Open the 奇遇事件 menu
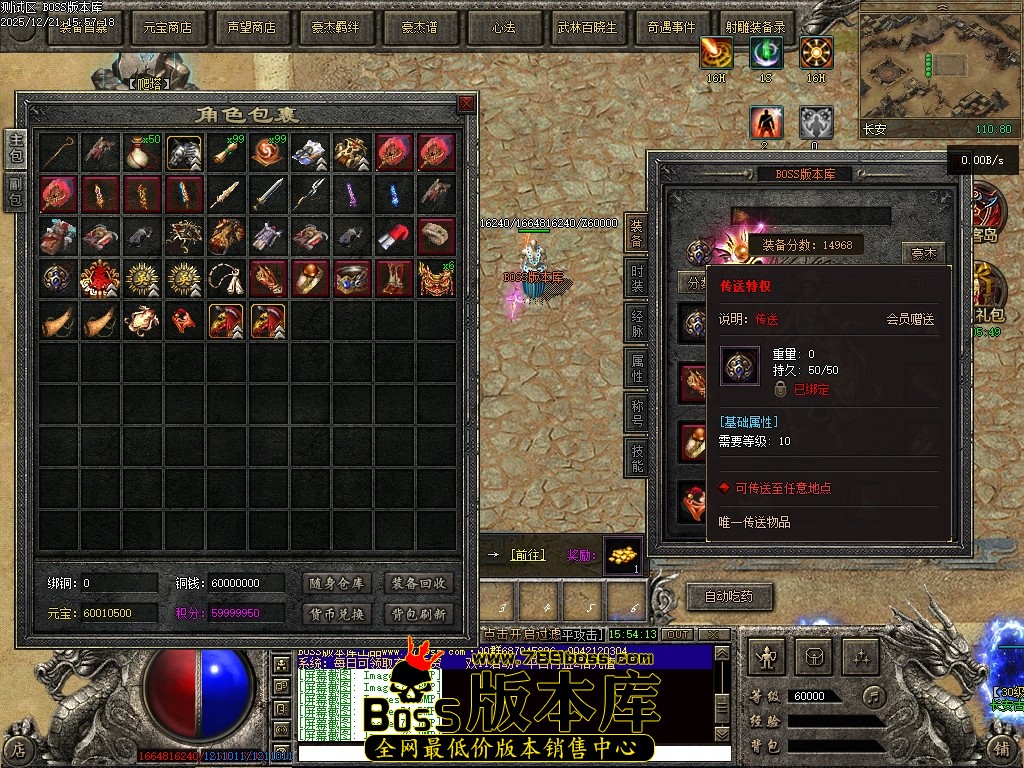Viewport: 1024px width, 768px height. [671, 28]
